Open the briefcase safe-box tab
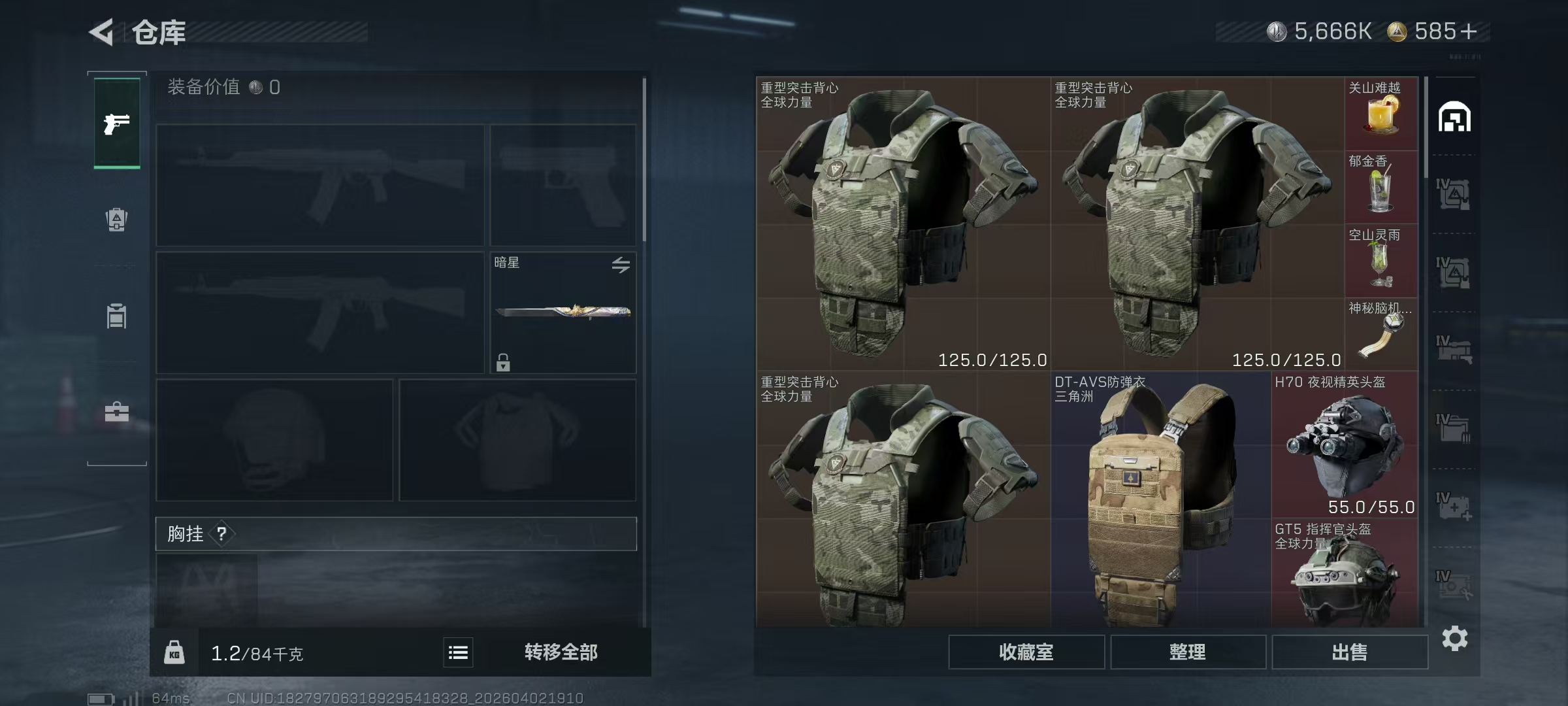 coord(117,412)
